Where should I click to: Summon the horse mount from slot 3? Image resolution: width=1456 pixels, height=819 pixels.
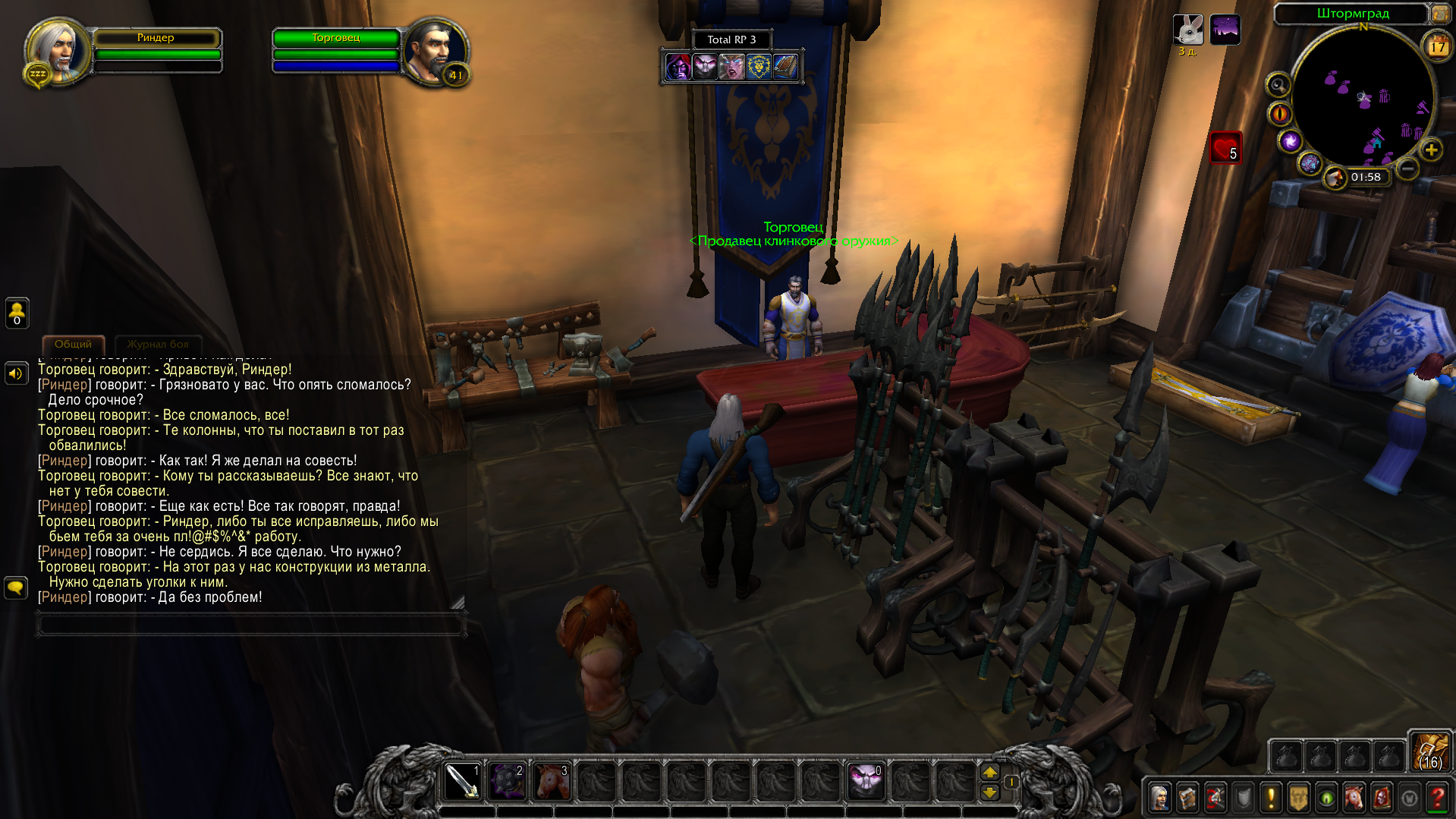click(x=552, y=781)
